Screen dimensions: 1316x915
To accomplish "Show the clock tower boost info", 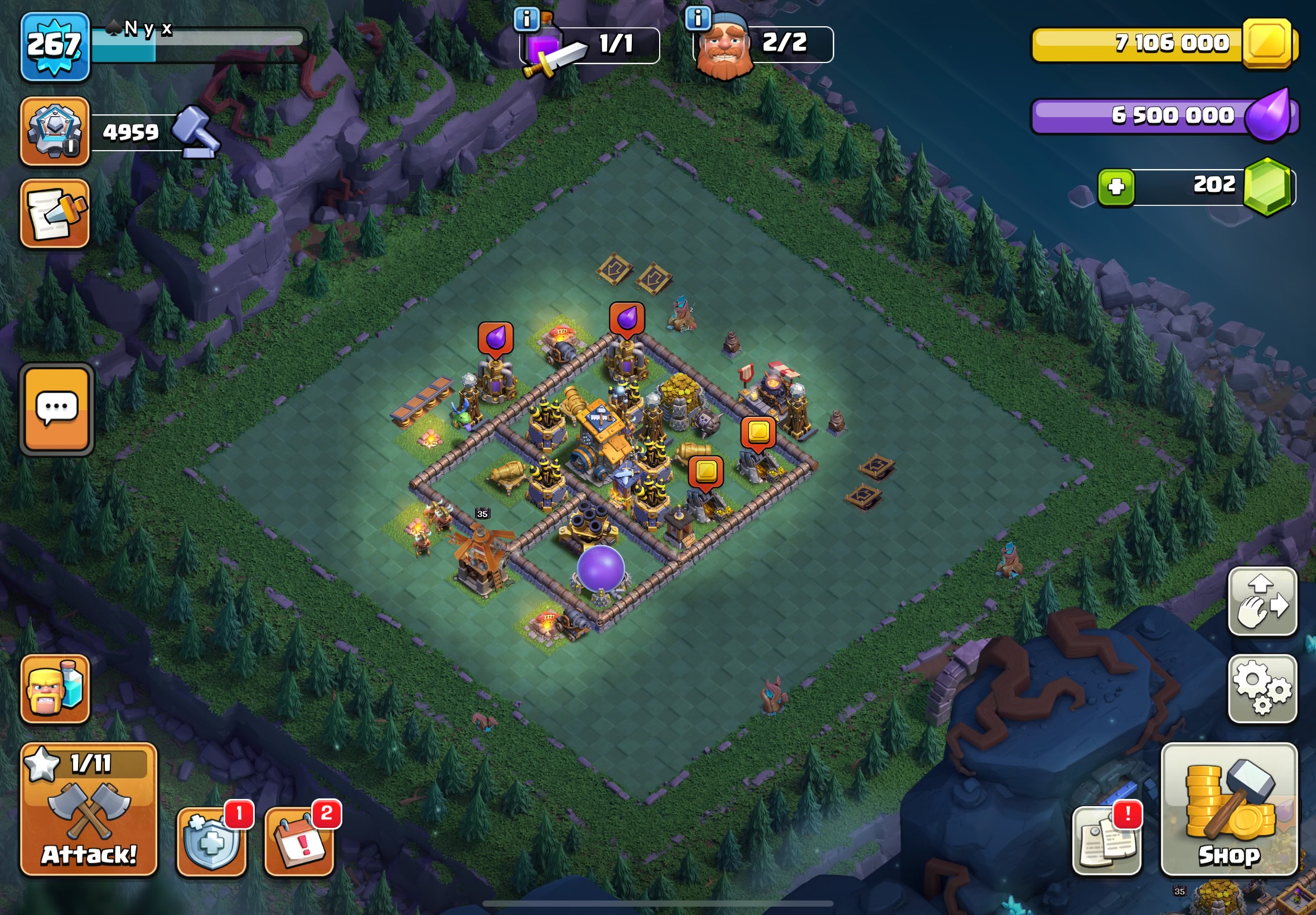I will pos(526,20).
